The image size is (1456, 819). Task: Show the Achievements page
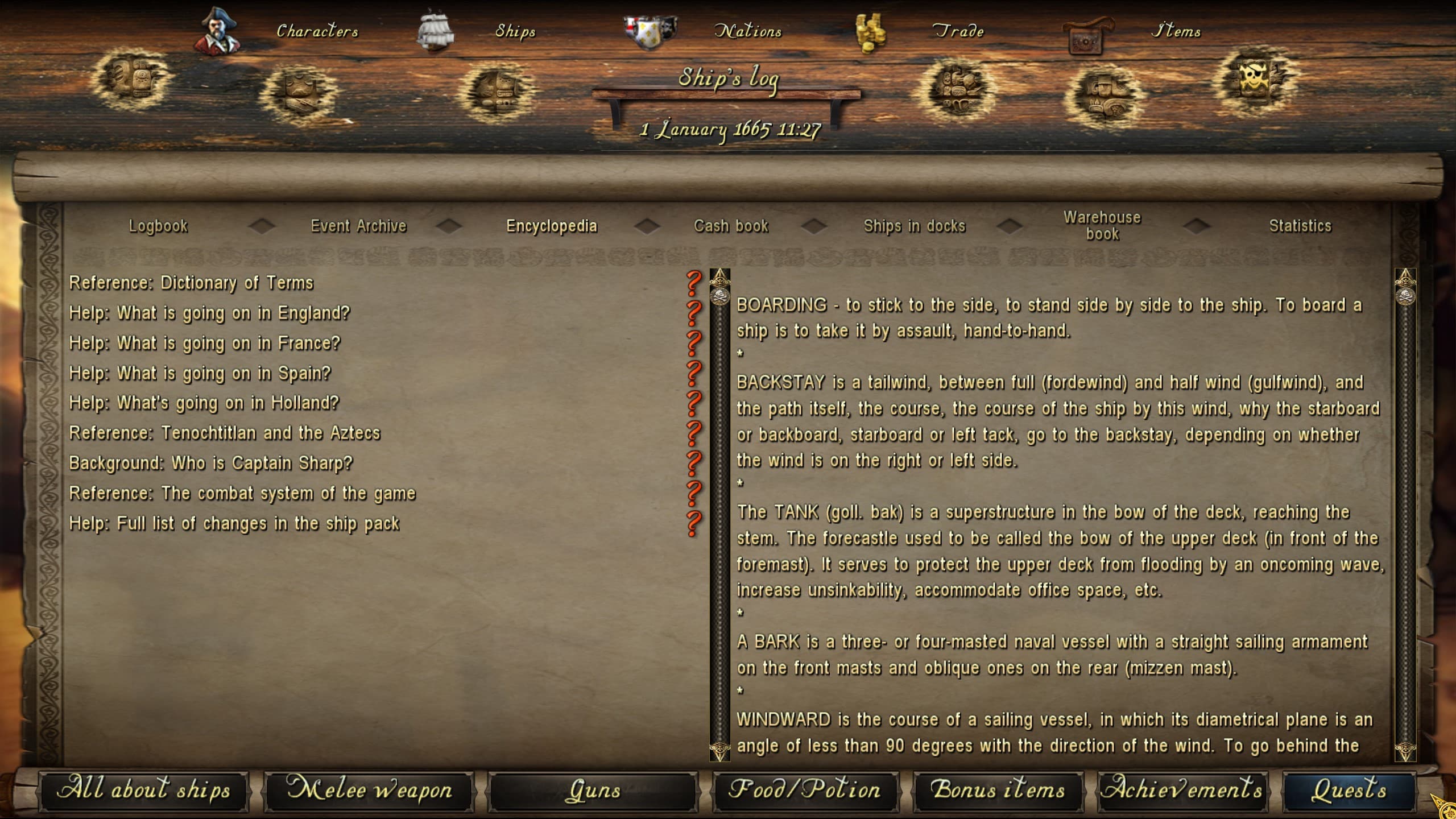(1182, 790)
